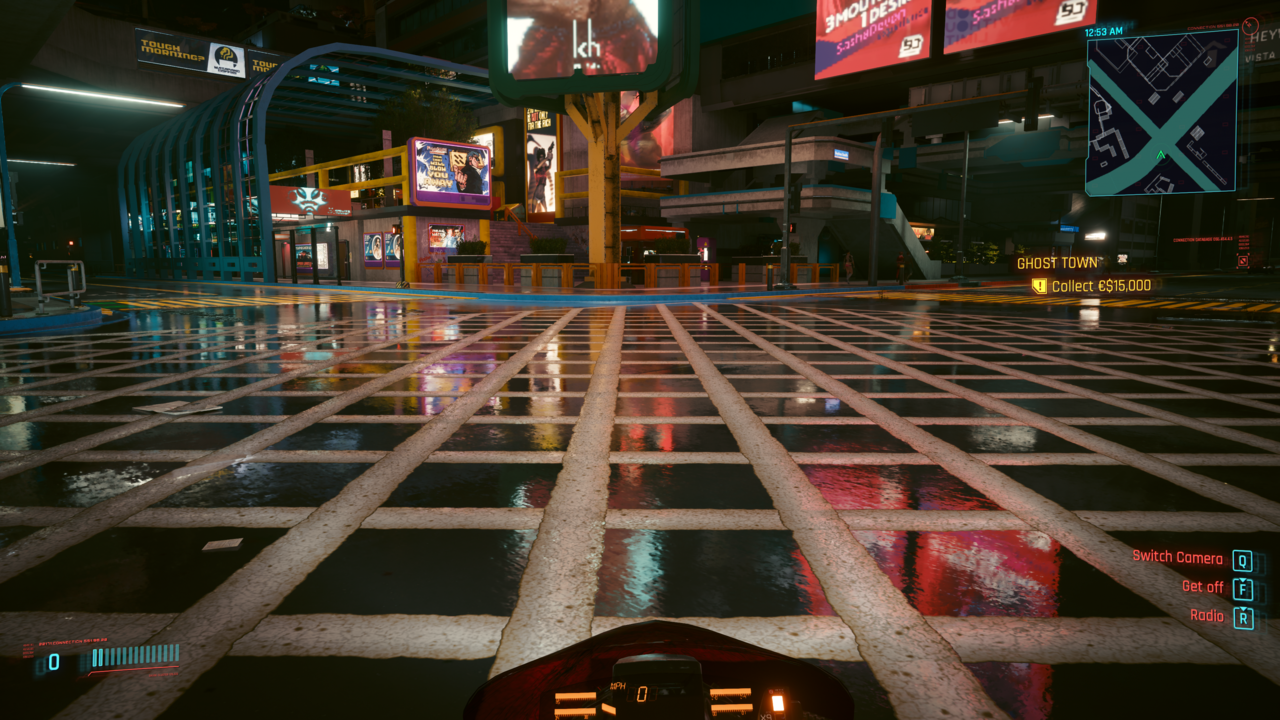
Task: Click the green player arrow on the minimap
Action: point(1160,155)
